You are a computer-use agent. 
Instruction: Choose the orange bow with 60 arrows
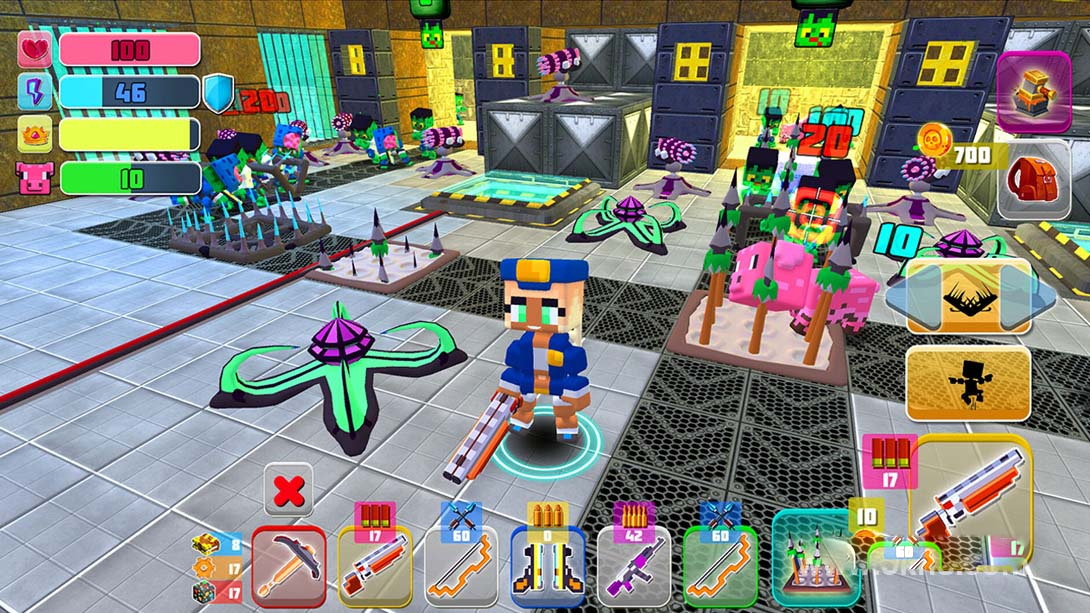[x=460, y=567]
